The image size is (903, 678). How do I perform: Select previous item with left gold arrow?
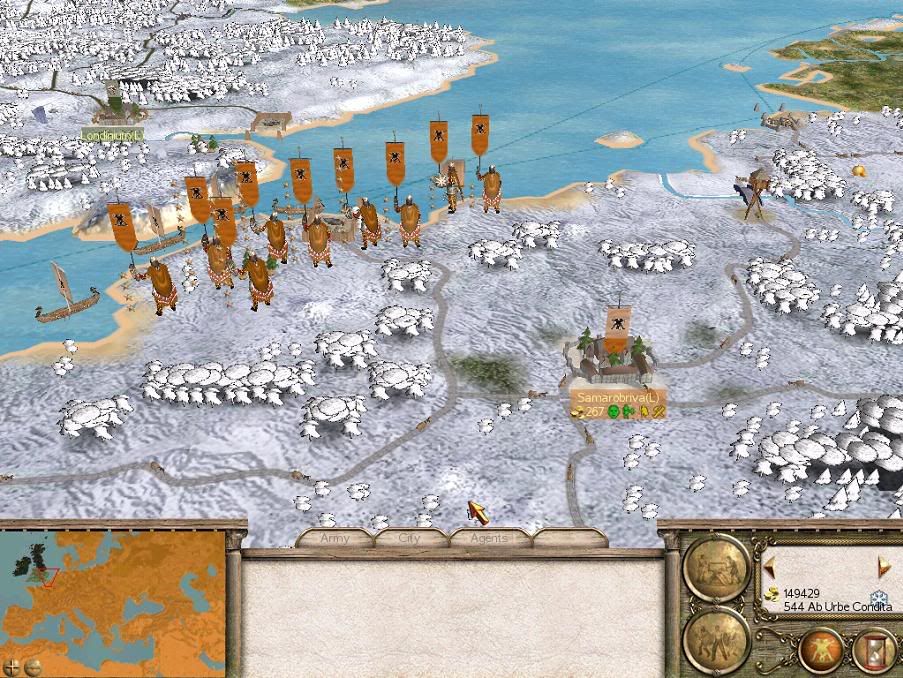[x=769, y=567]
